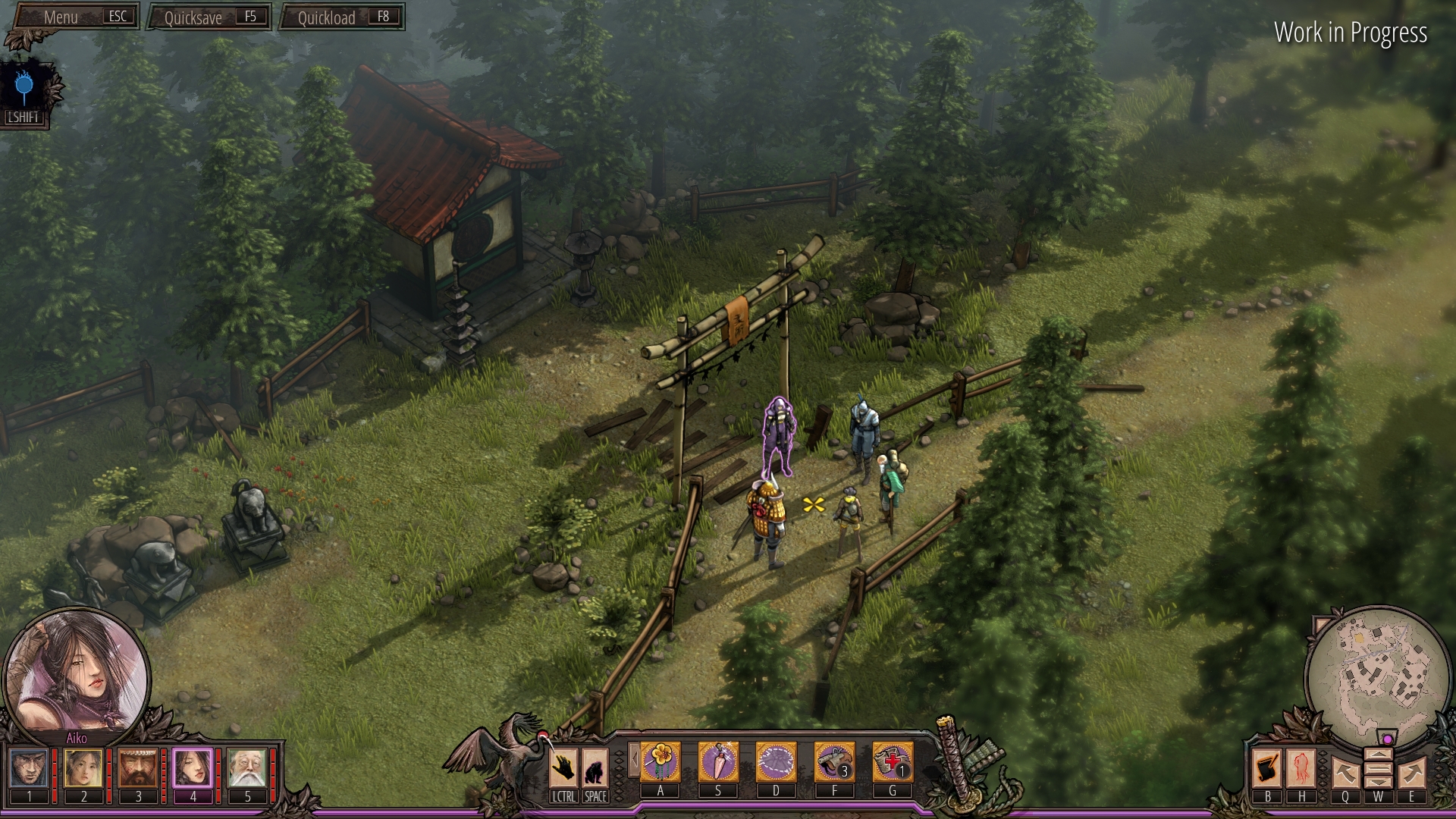Load the last save with Quickload
The image size is (1456, 819).
[x=342, y=17]
